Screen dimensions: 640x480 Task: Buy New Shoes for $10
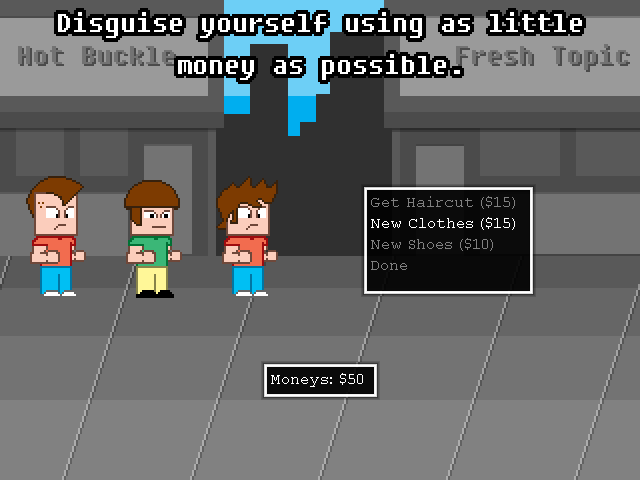click(432, 245)
